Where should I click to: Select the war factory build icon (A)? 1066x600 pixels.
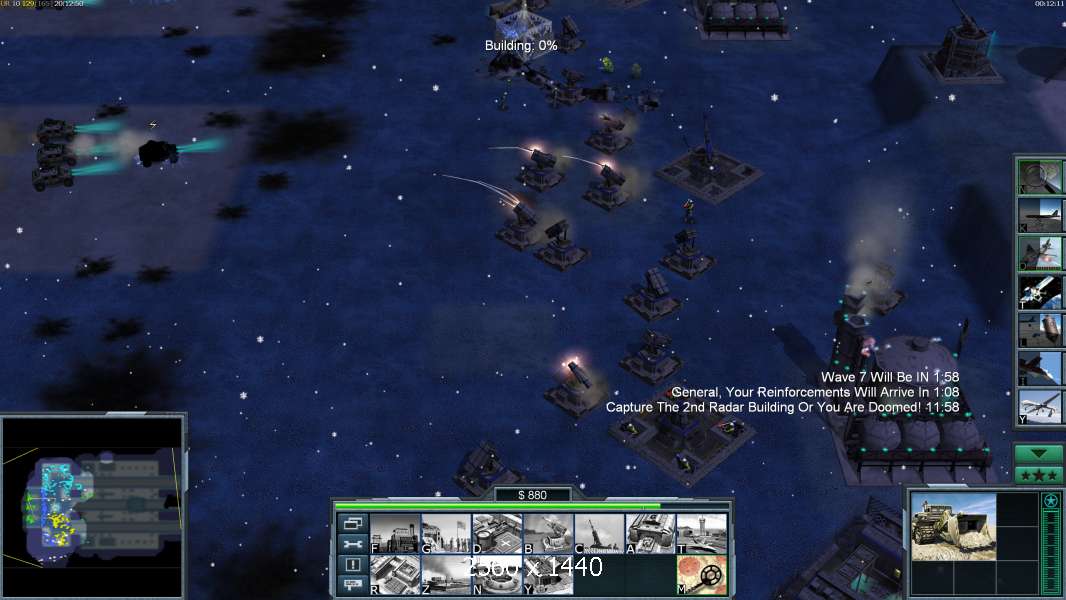(x=650, y=534)
